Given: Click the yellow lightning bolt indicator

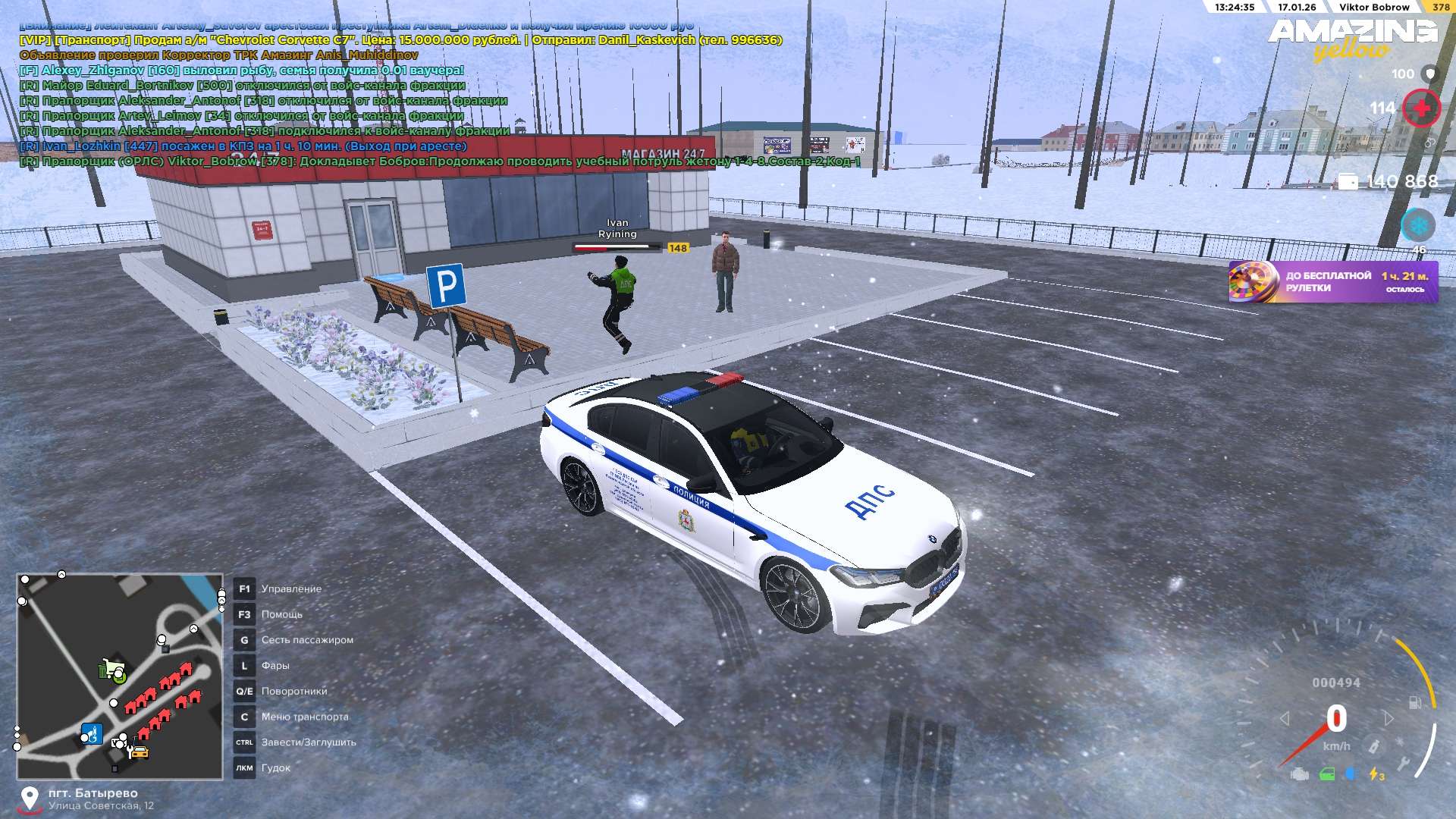Looking at the screenshot, I should 1376,774.
